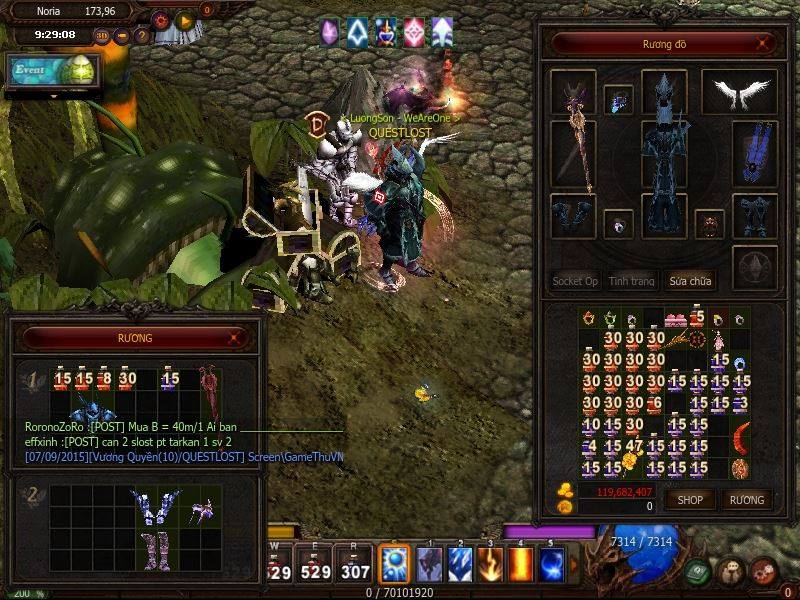Toggle the 3D camera button
Image resolution: width=800 pixels, height=600 pixels.
[102, 36]
